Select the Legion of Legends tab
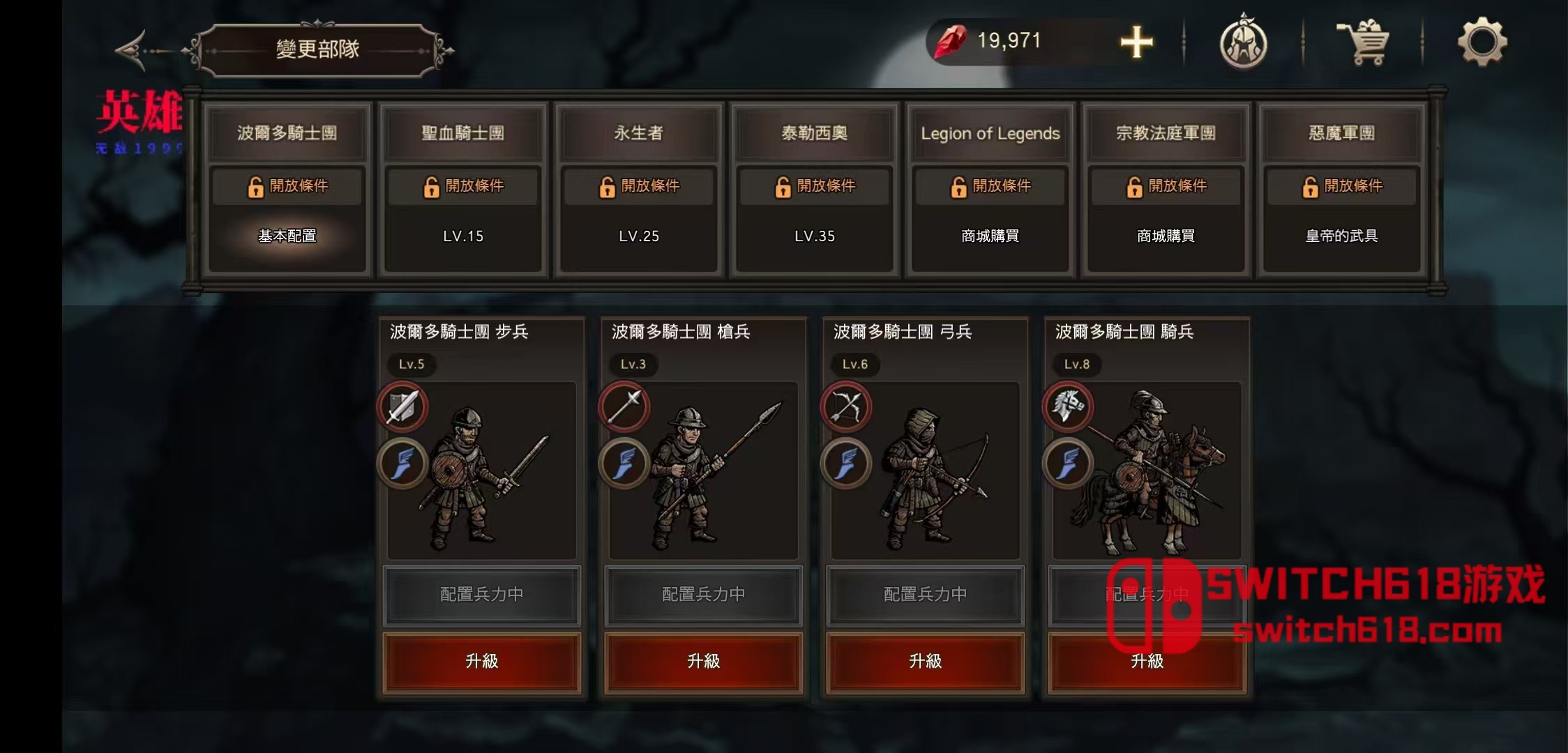This screenshot has height=753, width=1568. [990, 133]
